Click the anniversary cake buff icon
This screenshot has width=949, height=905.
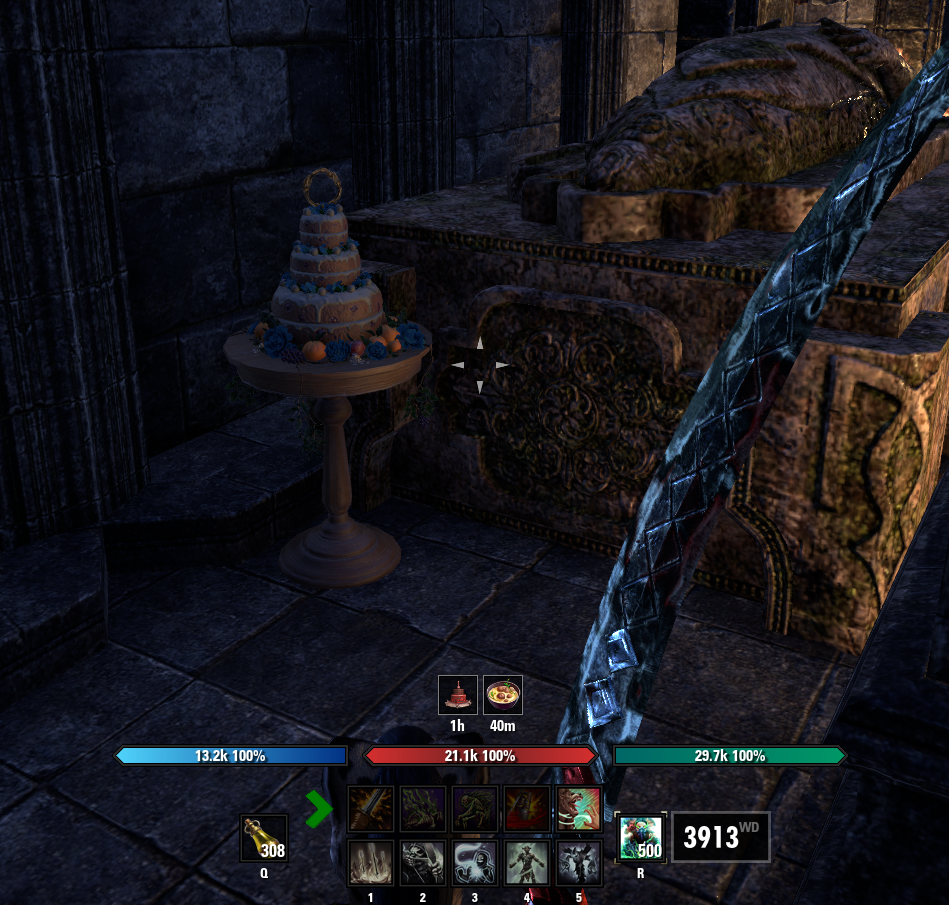458,695
